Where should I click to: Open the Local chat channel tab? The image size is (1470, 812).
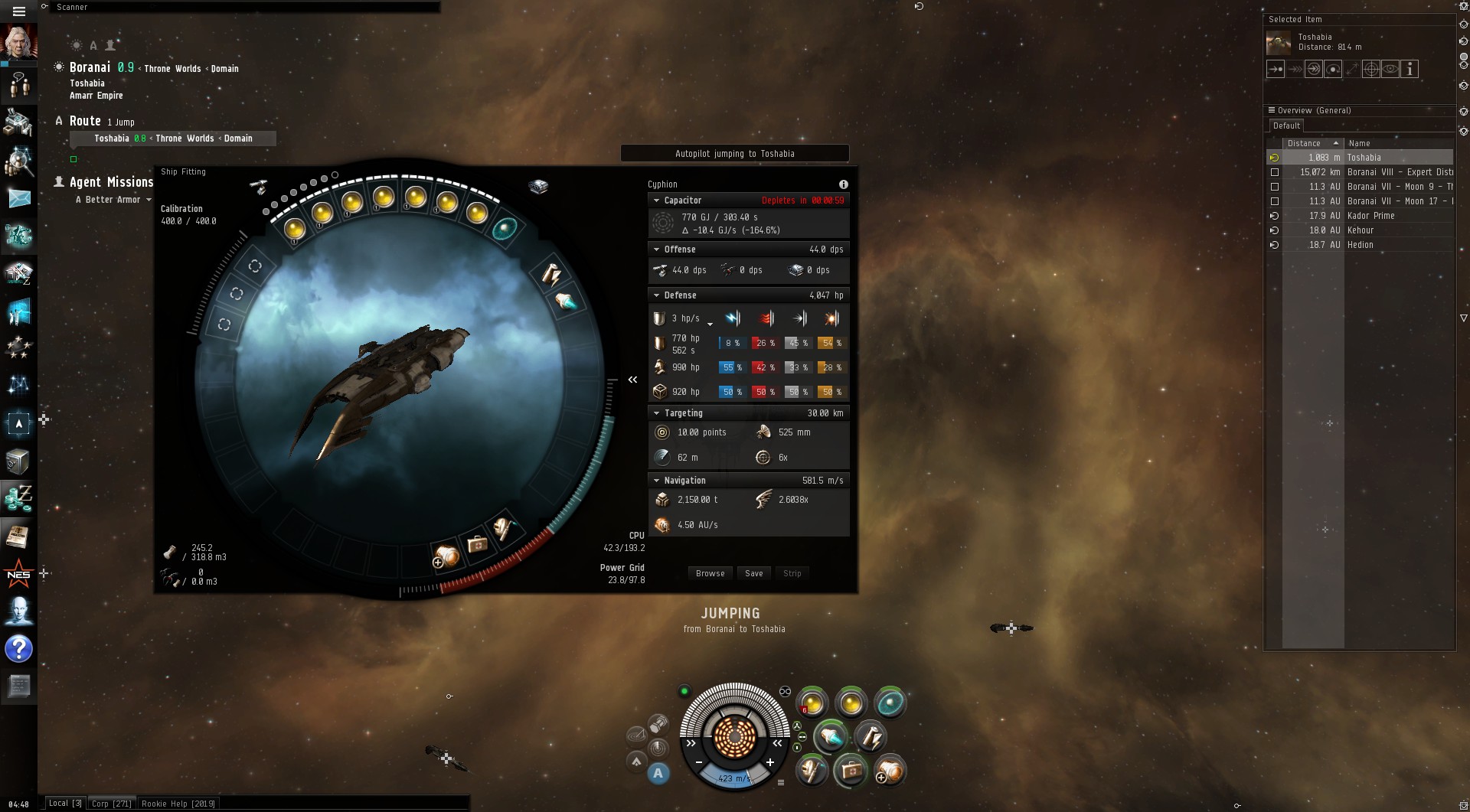coord(65,804)
